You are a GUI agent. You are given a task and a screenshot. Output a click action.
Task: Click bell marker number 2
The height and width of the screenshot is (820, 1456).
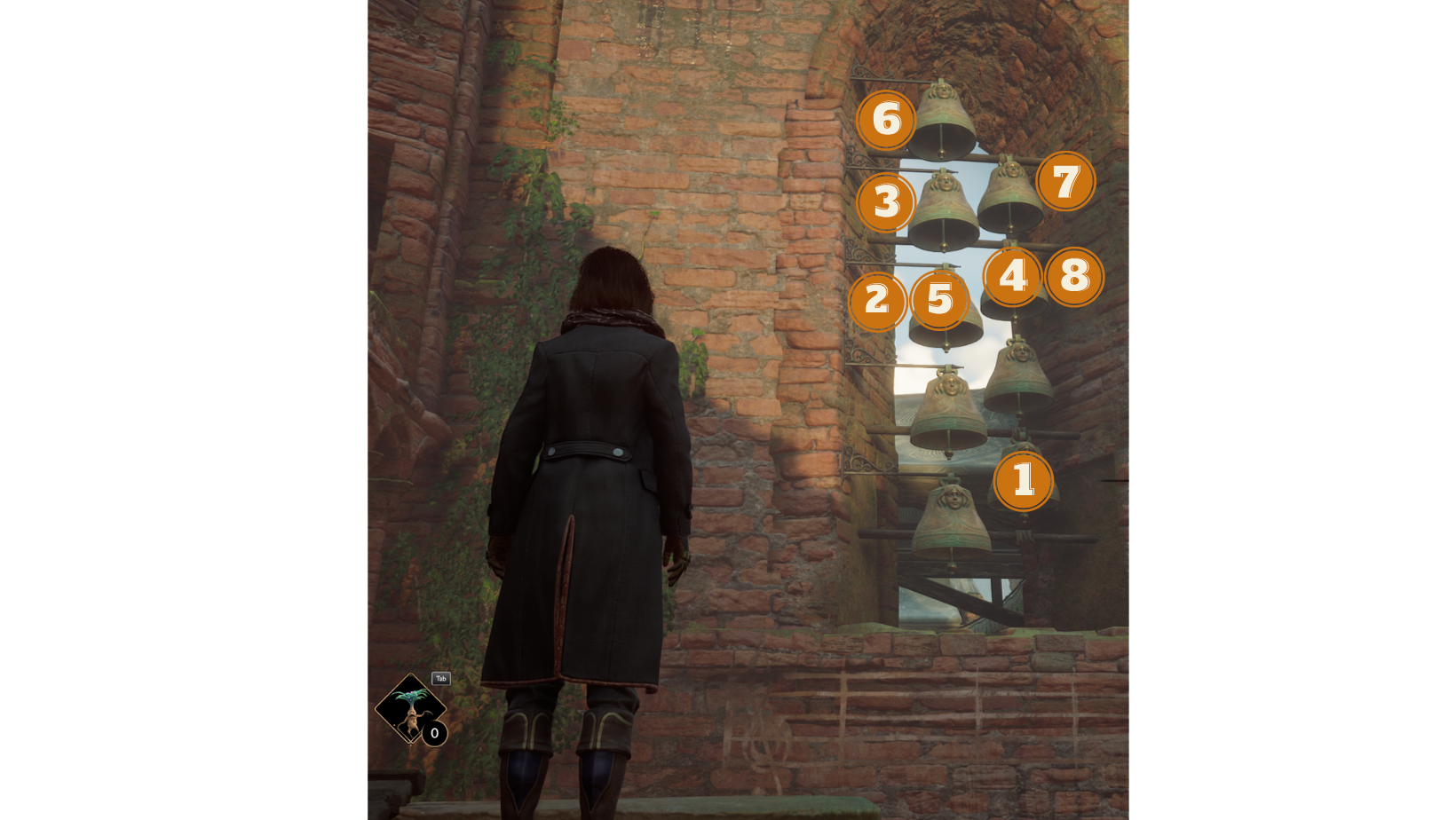pyautogui.click(x=878, y=301)
